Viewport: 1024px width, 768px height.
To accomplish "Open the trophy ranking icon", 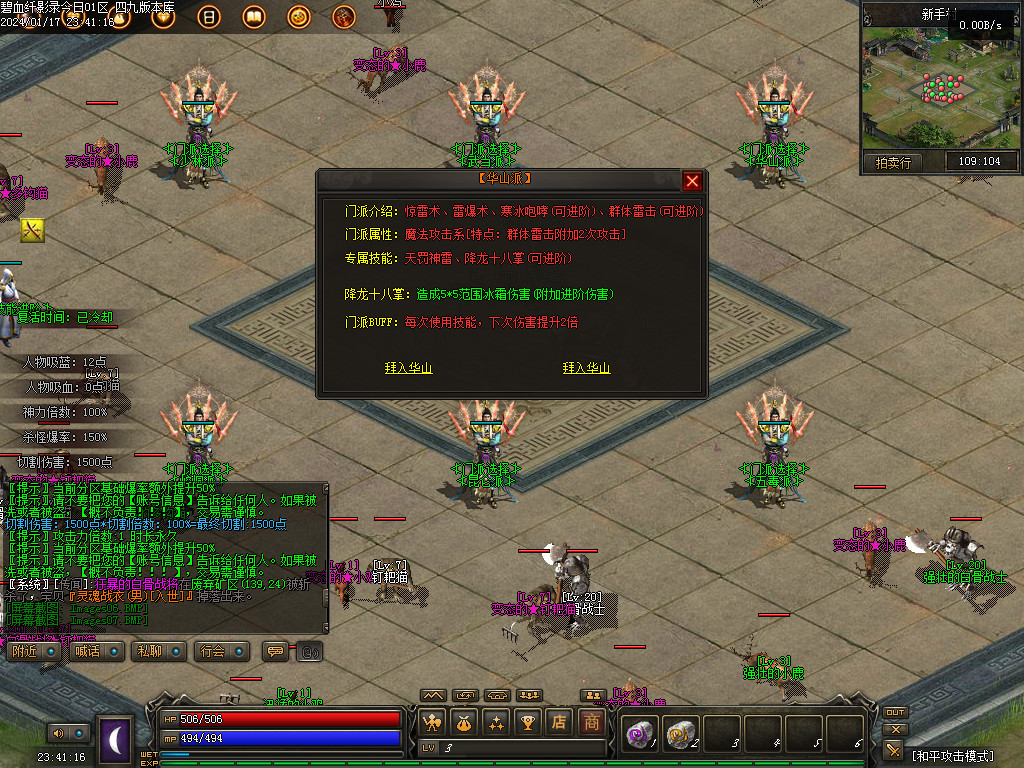I will pos(528,721).
